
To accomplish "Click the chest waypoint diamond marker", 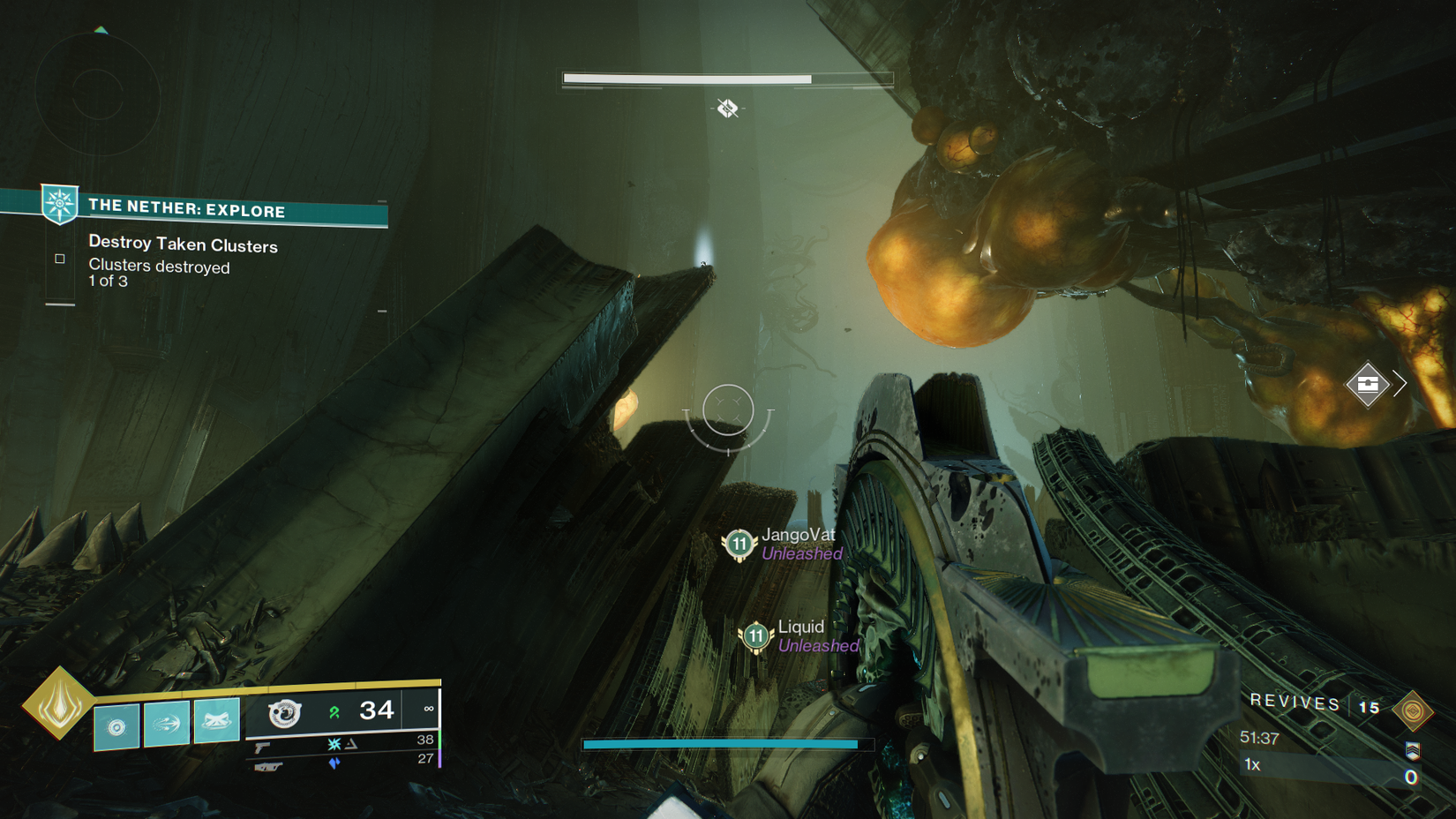I will point(1367,384).
